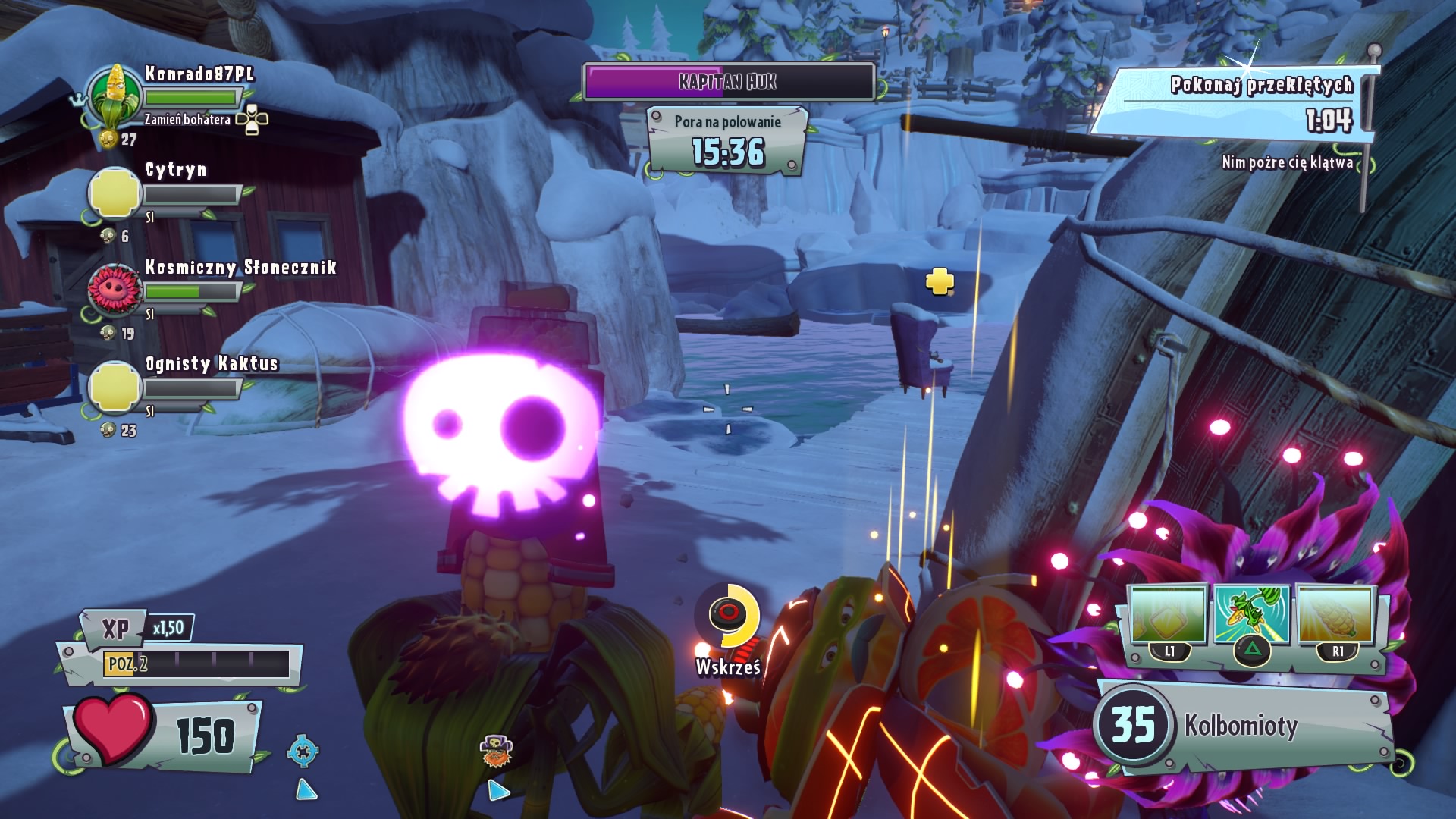Viewport: 1456px width, 819px height.
Task: Select the Kosmiczny Słonecznik flower portrait
Action: coord(115,289)
